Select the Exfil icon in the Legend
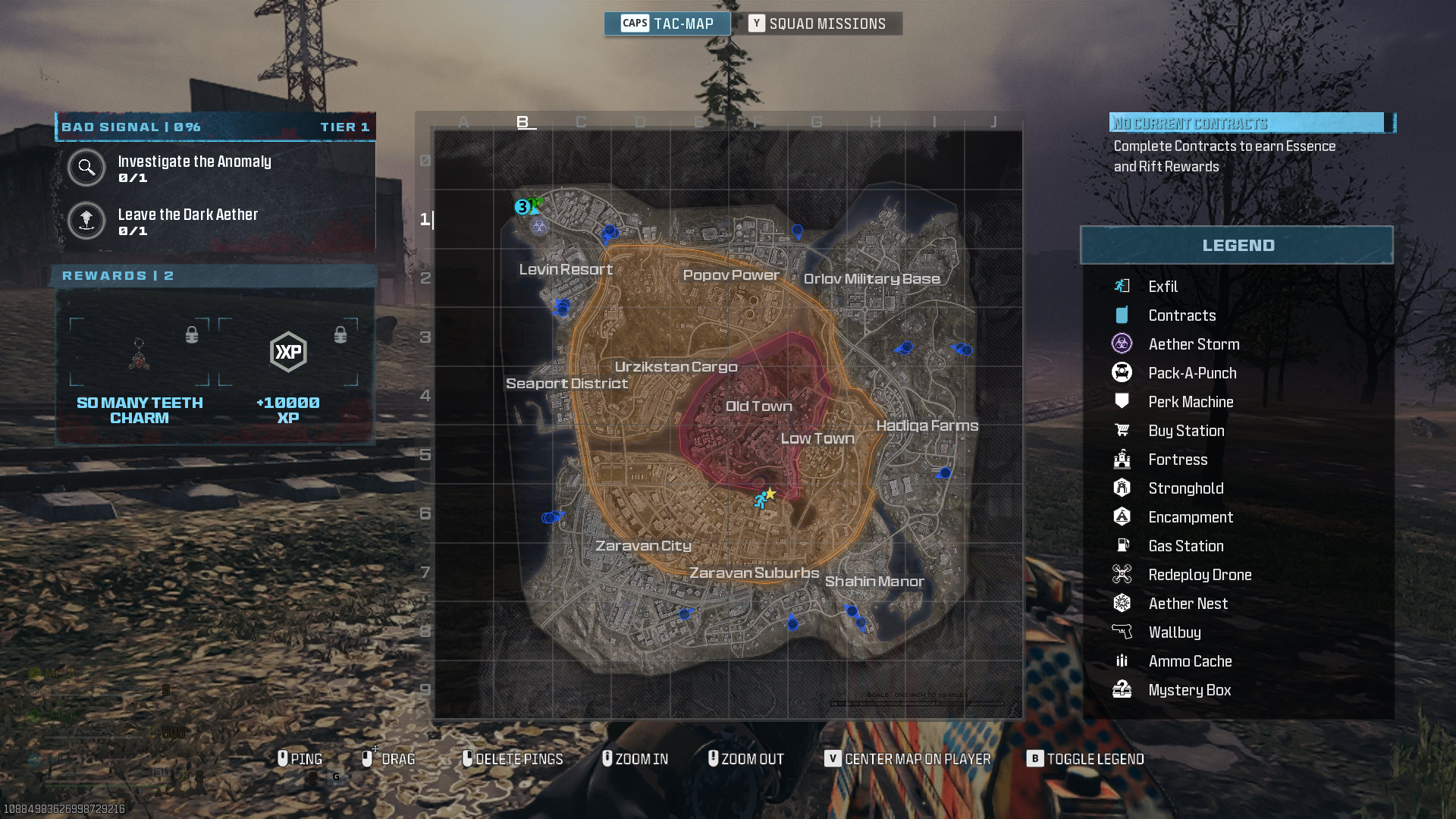 point(1123,287)
